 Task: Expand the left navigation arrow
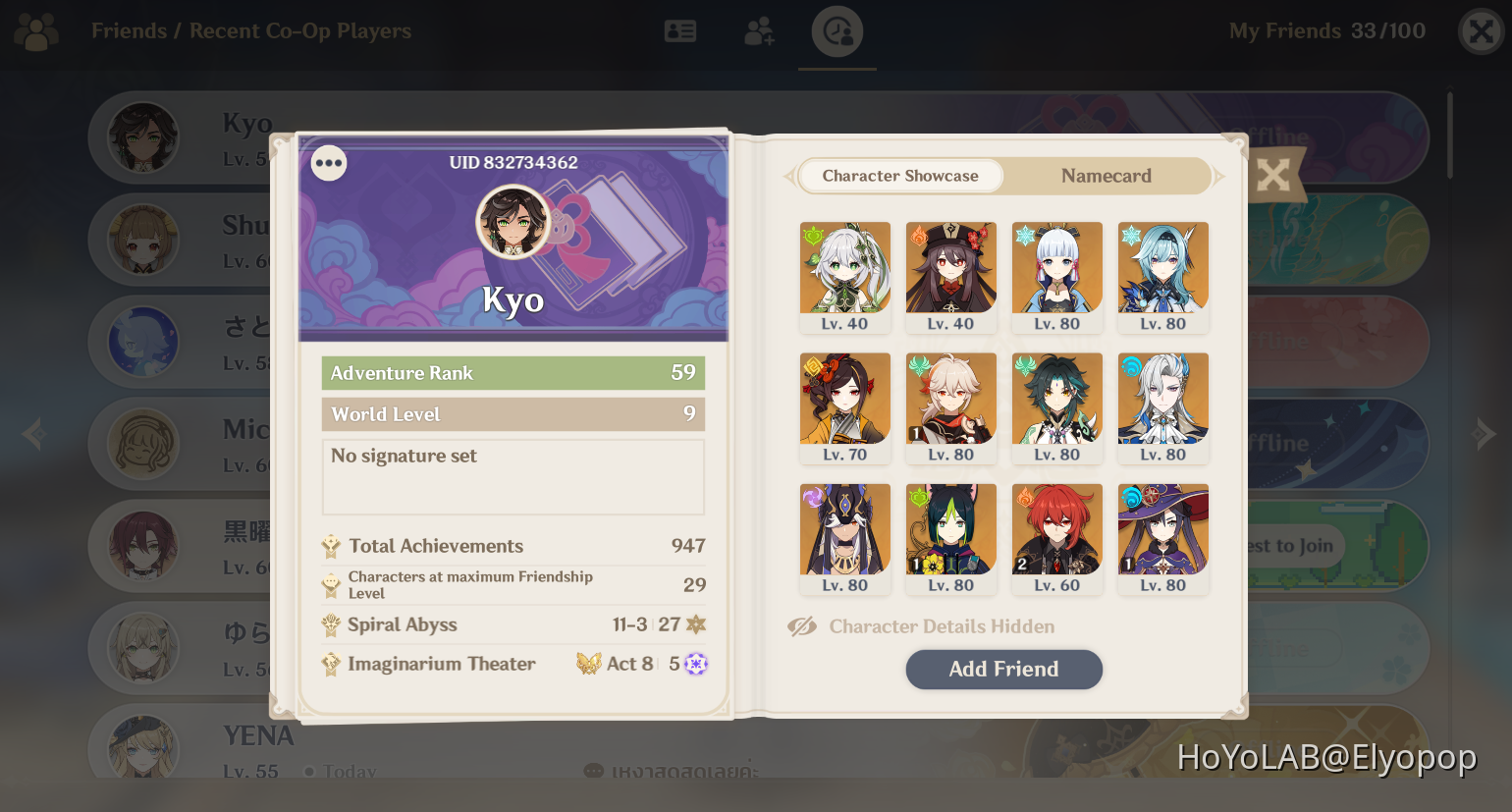coord(32,433)
